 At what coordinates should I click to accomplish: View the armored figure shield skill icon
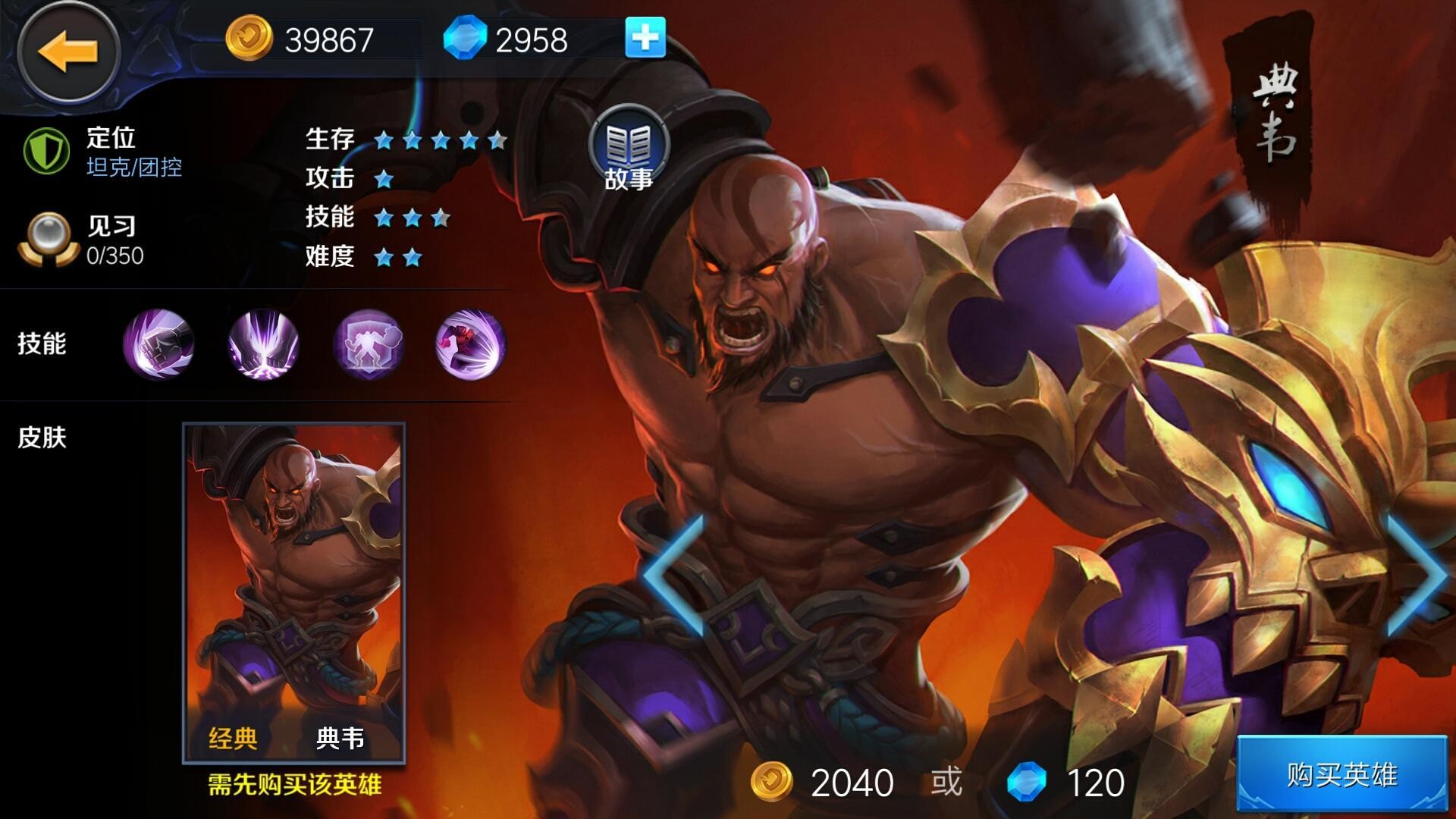point(368,344)
